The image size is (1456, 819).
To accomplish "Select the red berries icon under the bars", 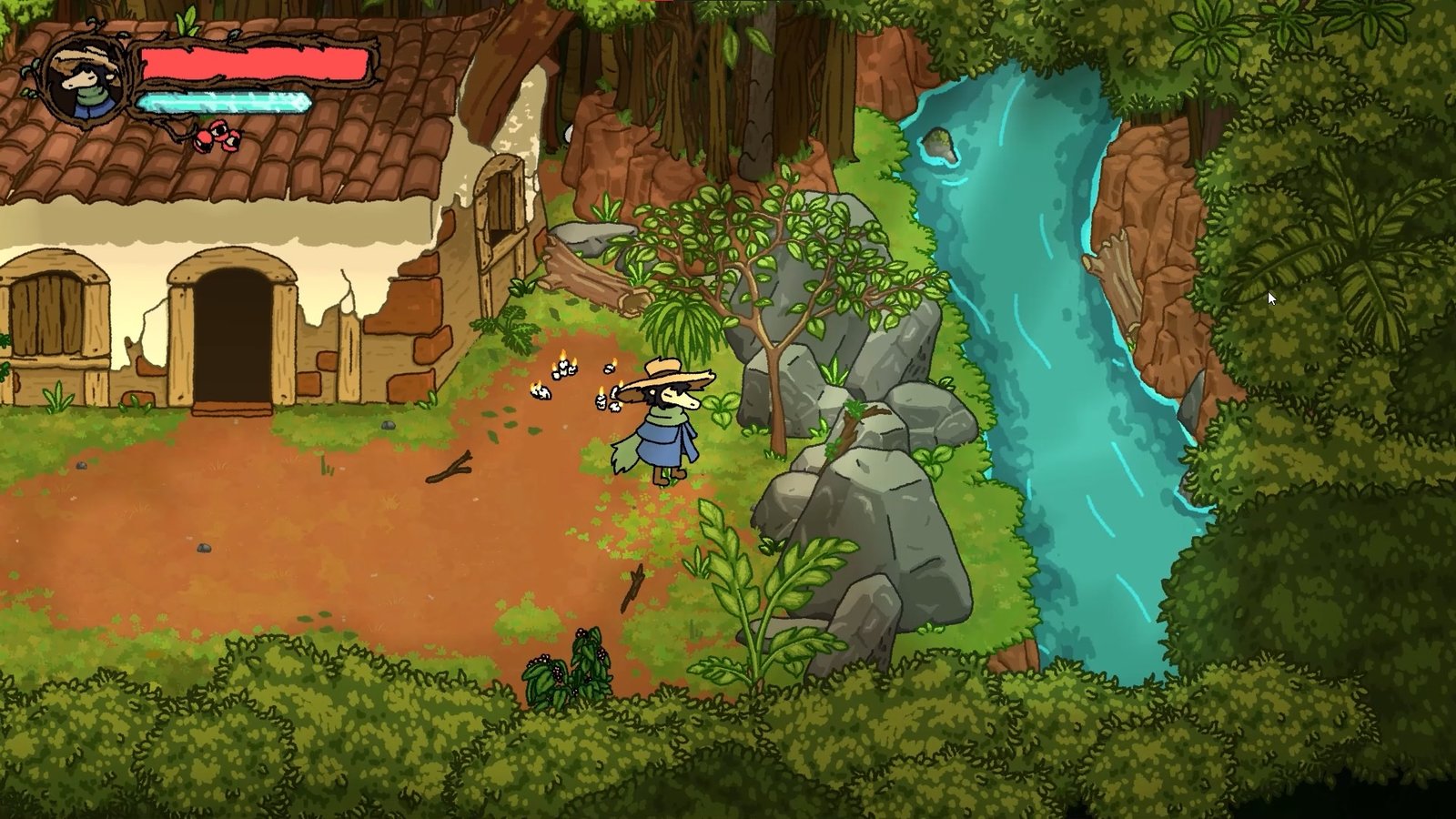I will pos(219,137).
